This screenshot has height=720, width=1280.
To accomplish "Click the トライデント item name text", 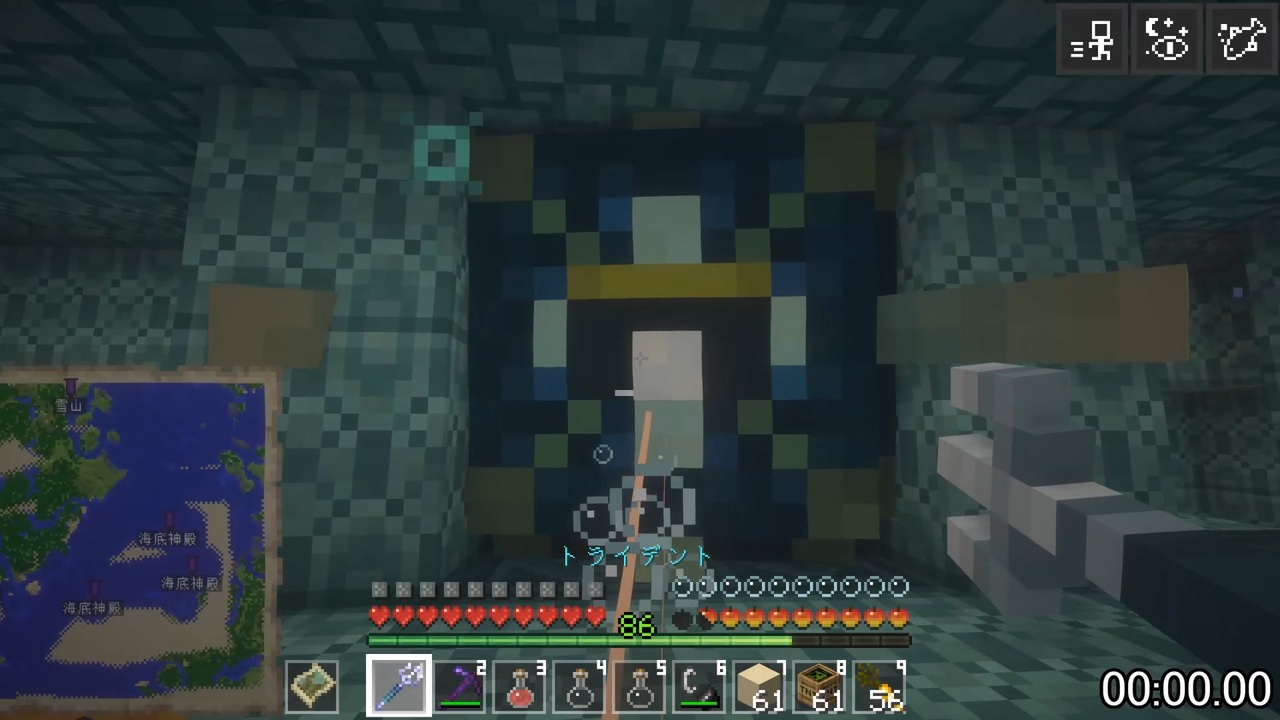I will [x=637, y=557].
